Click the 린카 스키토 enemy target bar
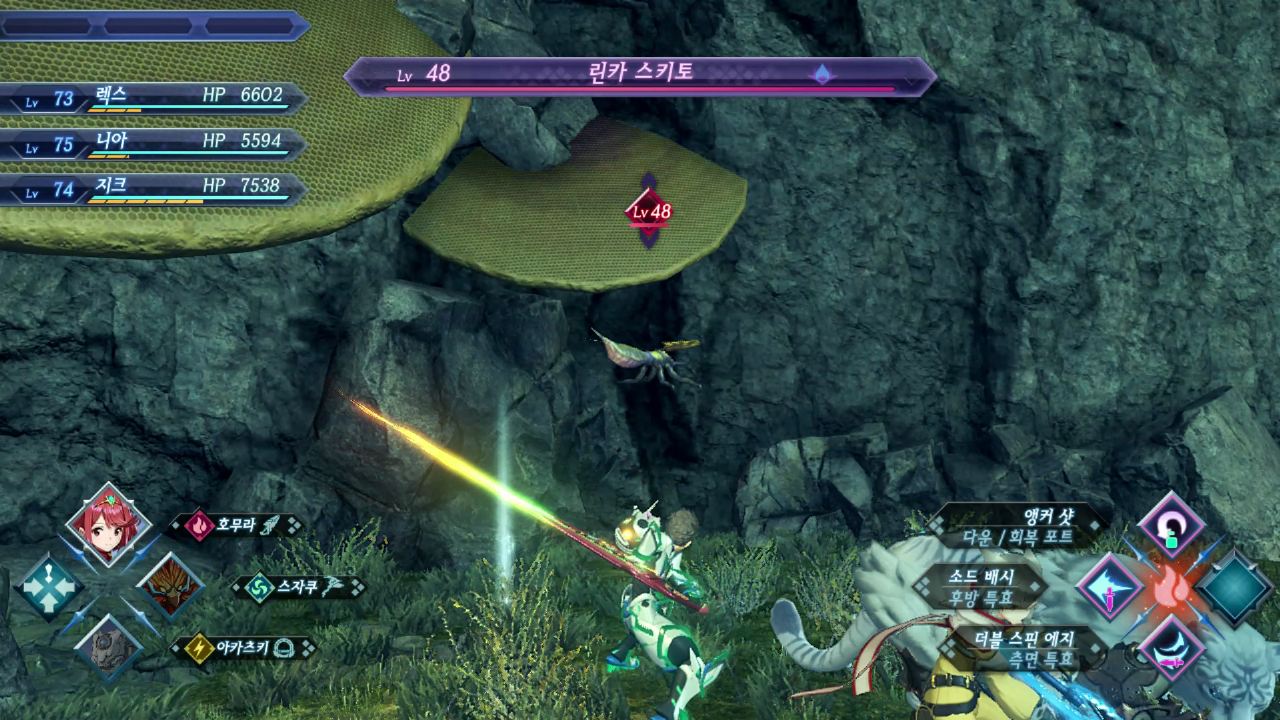Screen dimensions: 1280x720 point(640,76)
